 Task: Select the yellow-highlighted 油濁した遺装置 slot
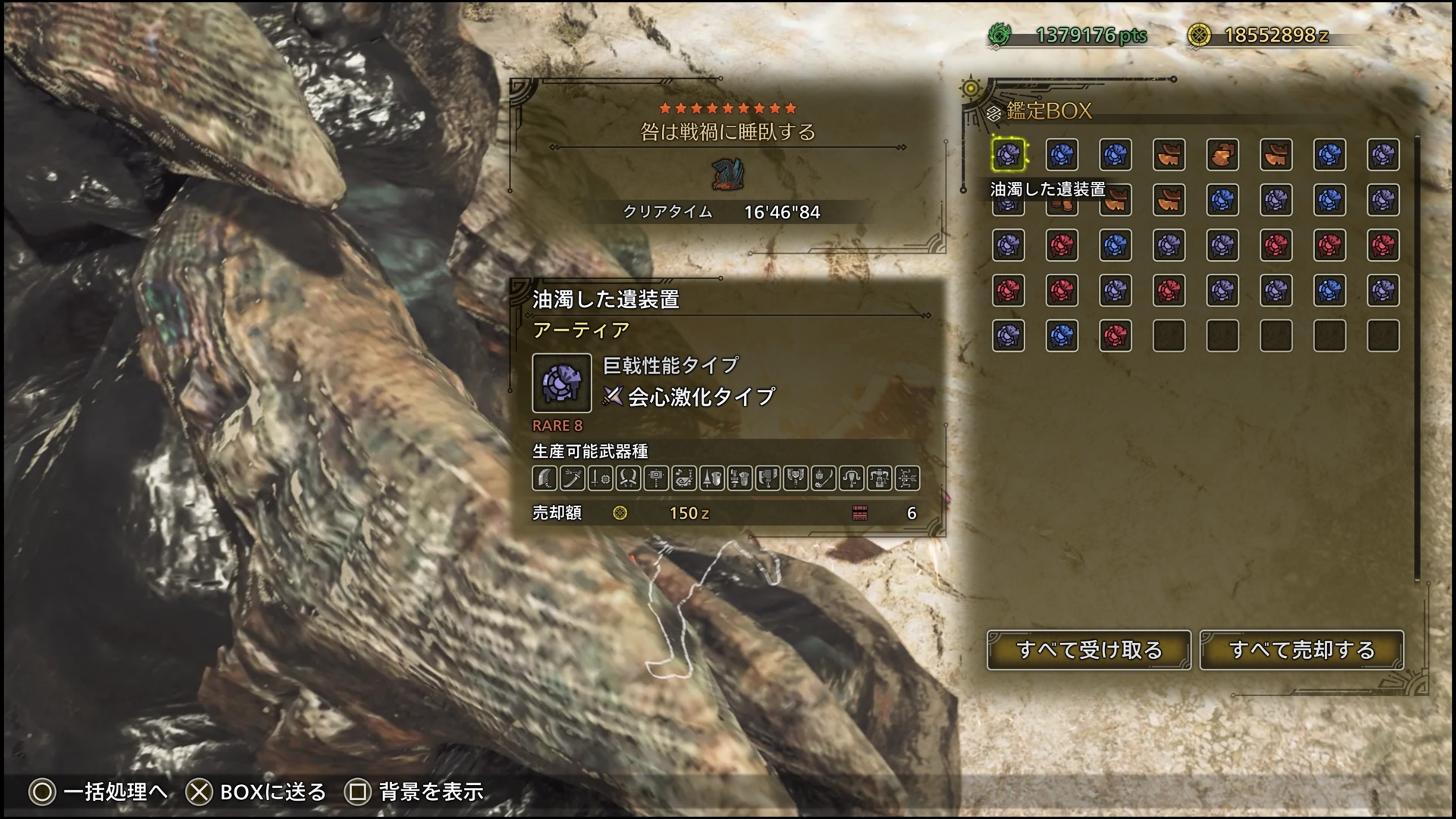click(1009, 155)
